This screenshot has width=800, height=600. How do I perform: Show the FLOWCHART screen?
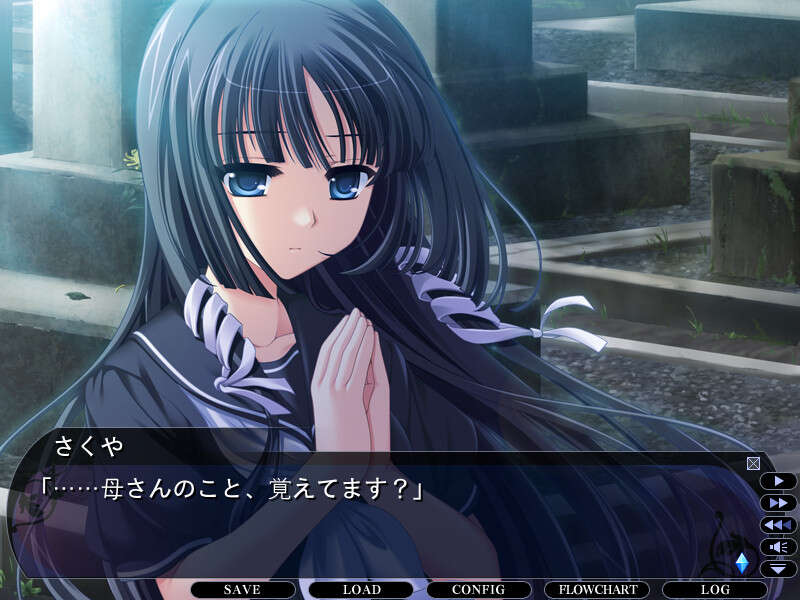[597, 590]
